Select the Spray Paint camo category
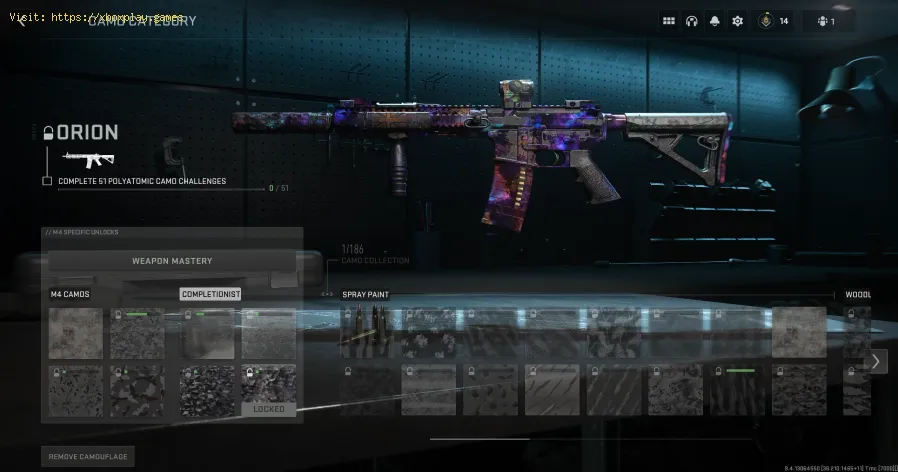The height and width of the screenshot is (472, 898). click(366, 295)
